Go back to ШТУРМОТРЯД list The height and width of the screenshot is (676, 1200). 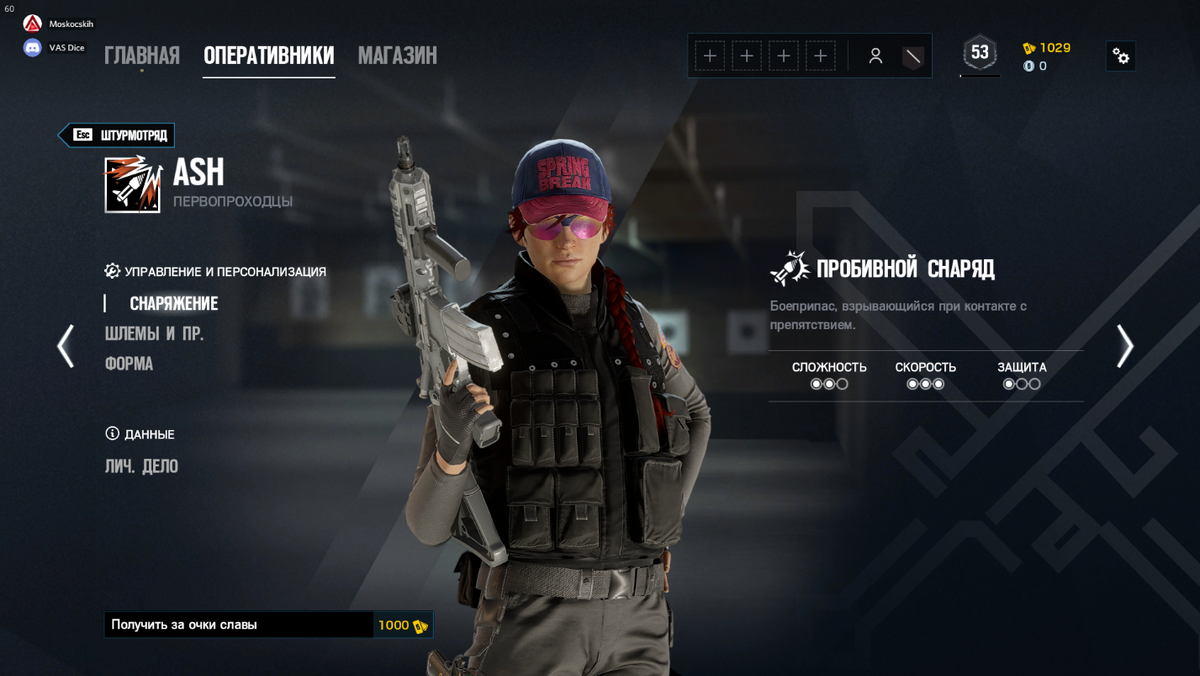pos(118,135)
